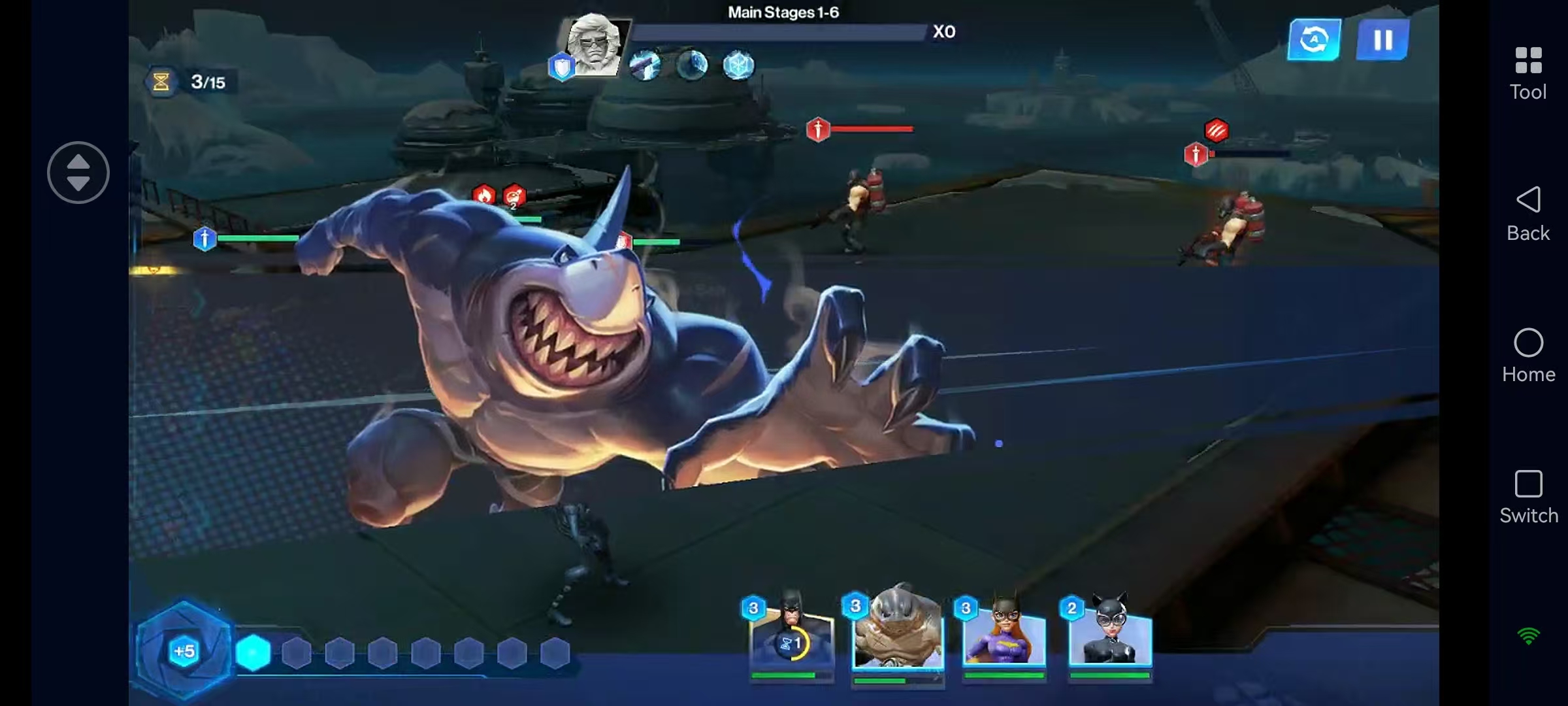Open the Switch apps button
Image resolution: width=1568 pixels, height=706 pixels.
1528,497
